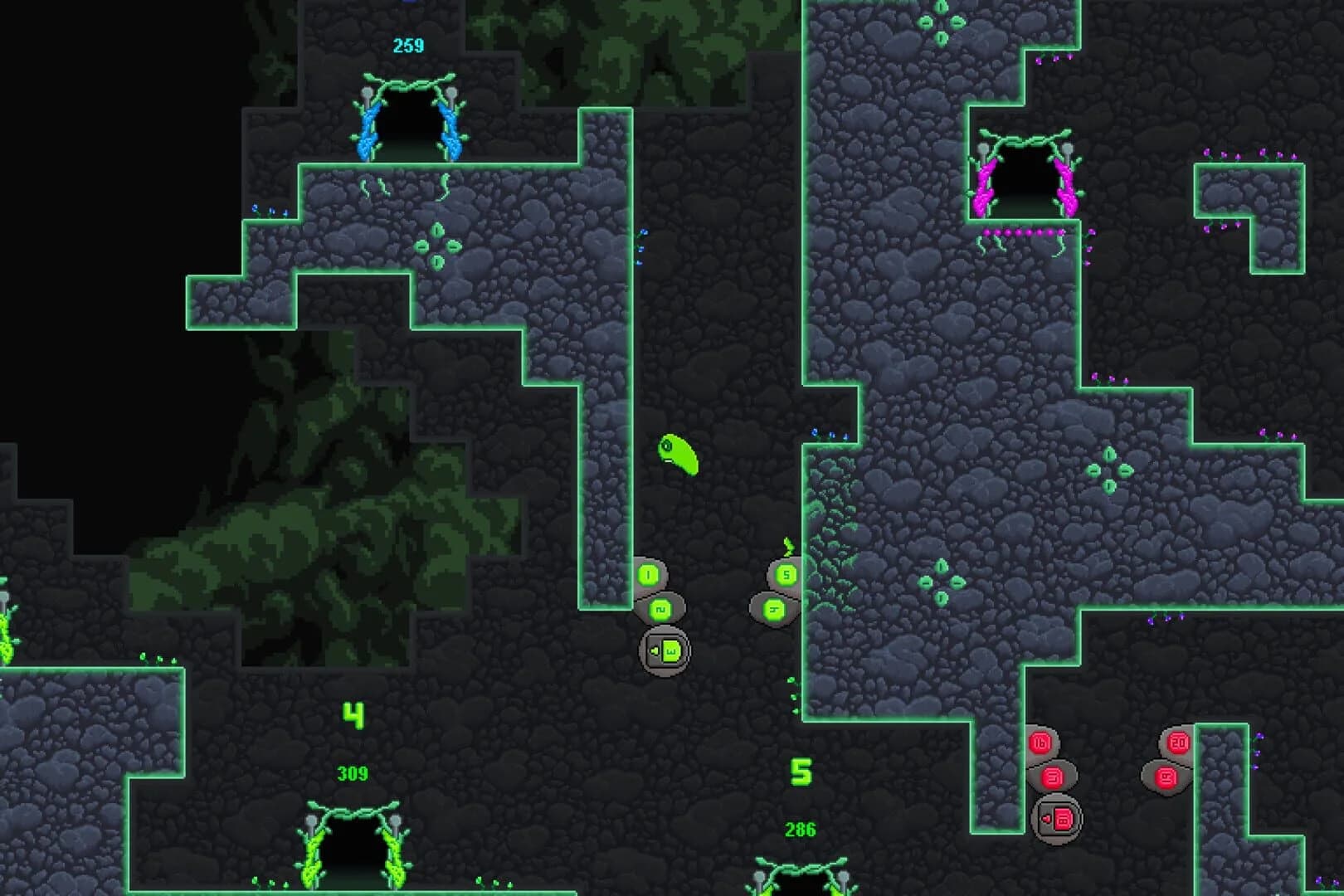The image size is (1344, 896).
Task: Click the red node numbered 16
Action: [1042, 743]
